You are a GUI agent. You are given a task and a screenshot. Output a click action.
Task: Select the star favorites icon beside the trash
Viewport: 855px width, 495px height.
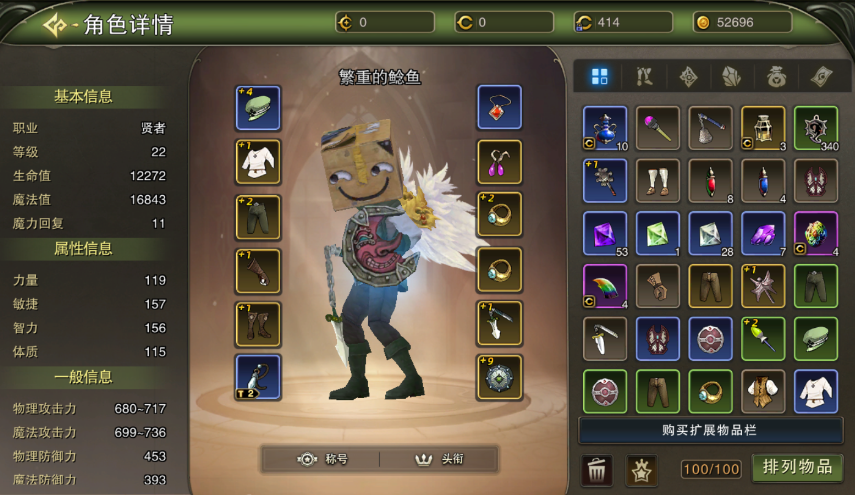click(641, 469)
